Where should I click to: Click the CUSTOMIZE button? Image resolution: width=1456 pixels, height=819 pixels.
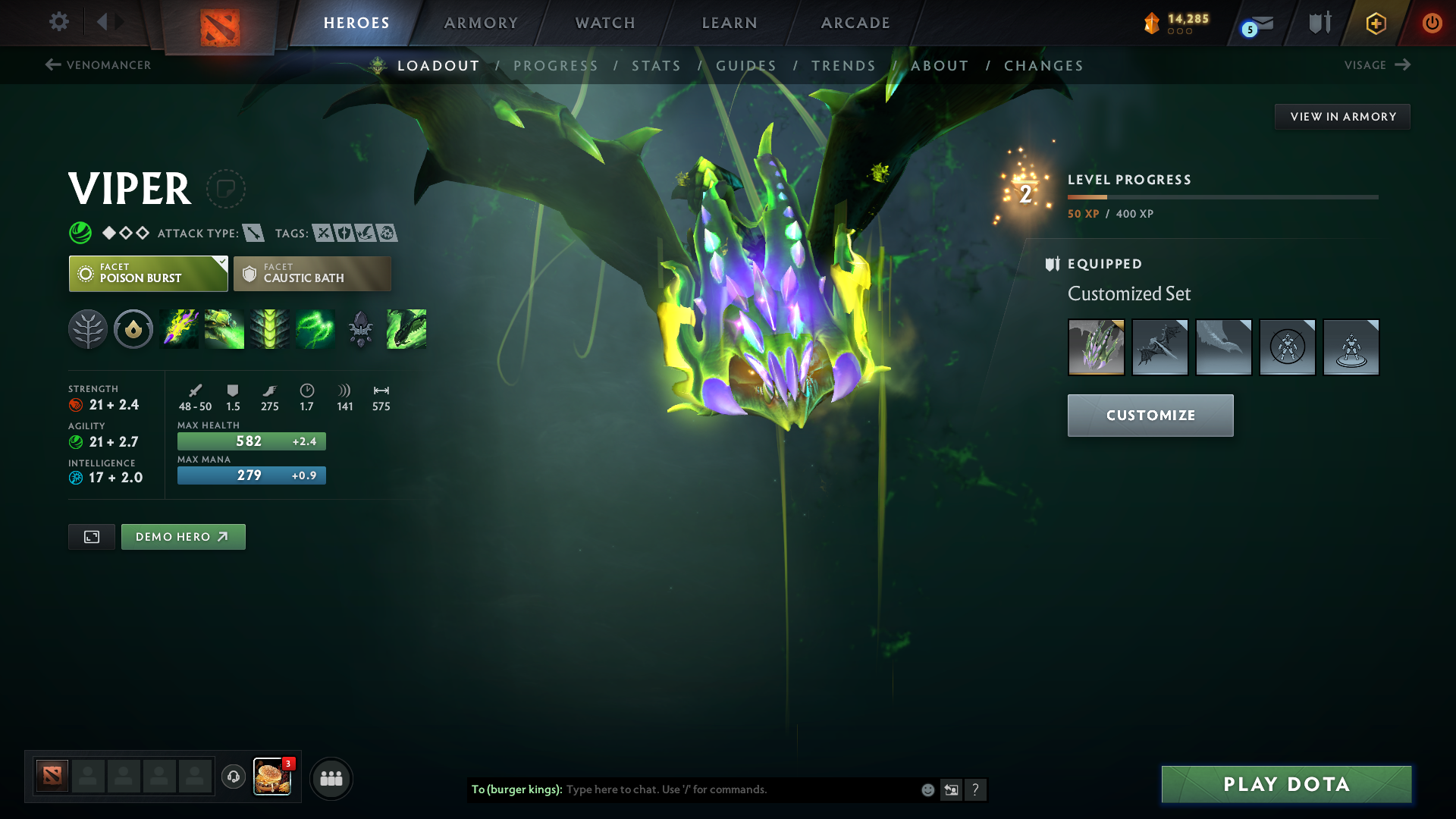(x=1150, y=415)
